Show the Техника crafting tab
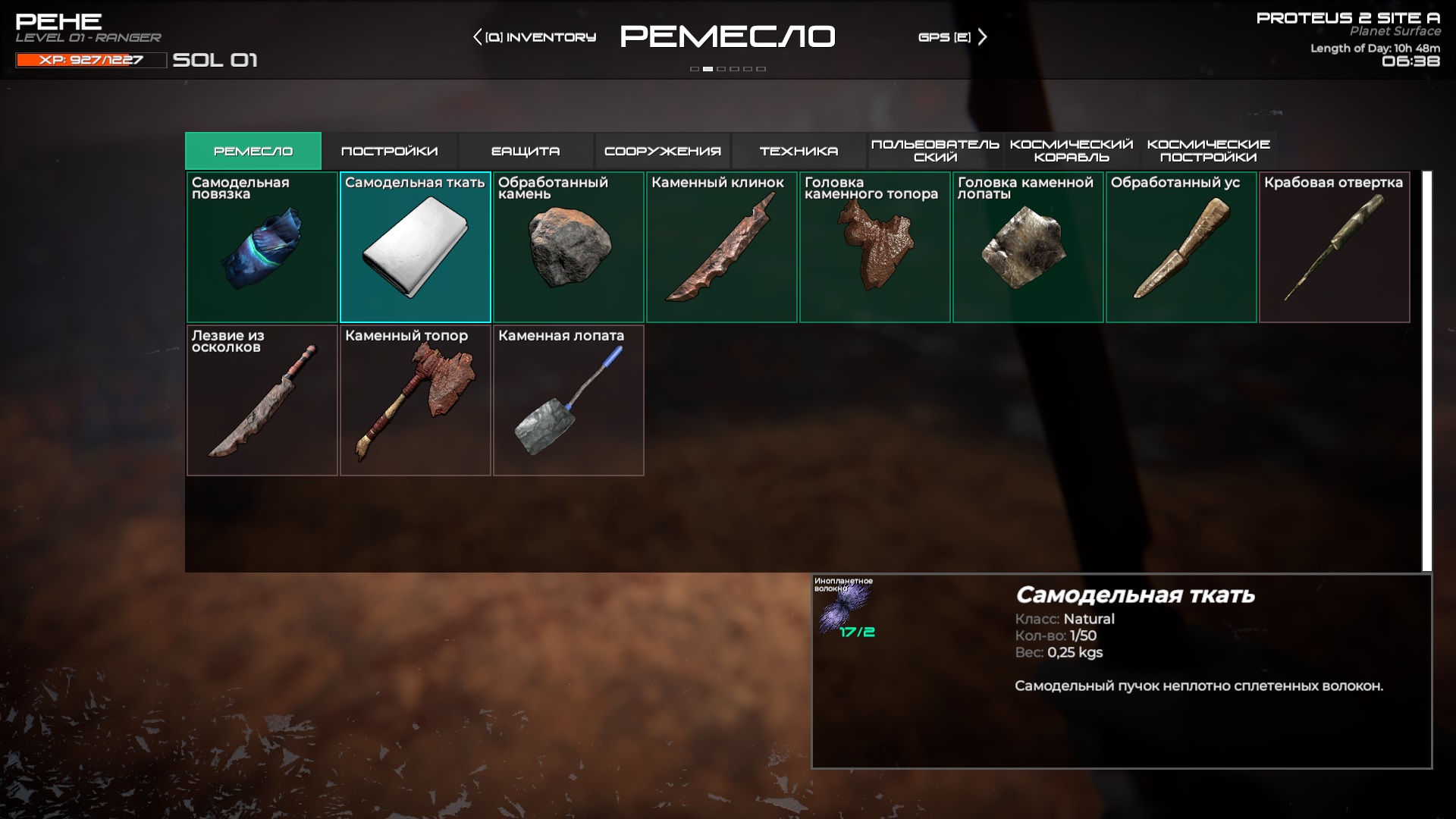This screenshot has height=819, width=1456. click(x=799, y=151)
